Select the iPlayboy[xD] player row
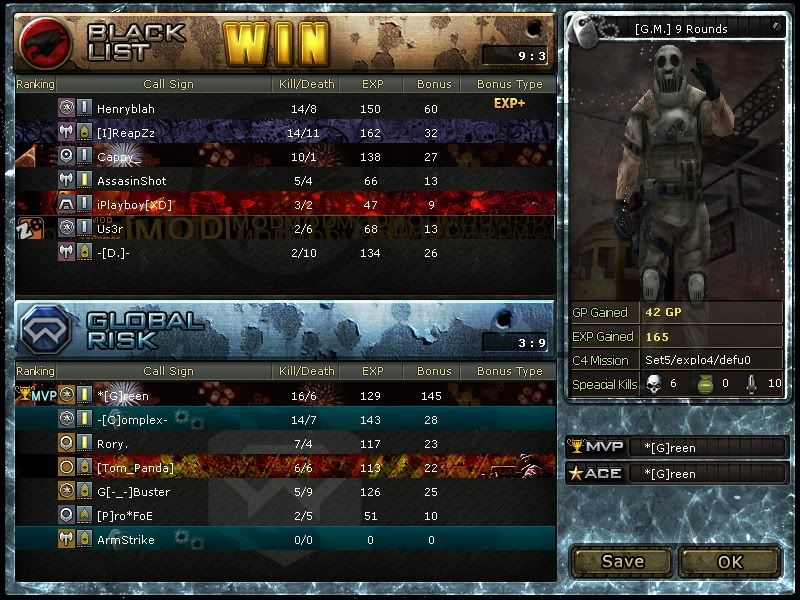 click(285, 204)
